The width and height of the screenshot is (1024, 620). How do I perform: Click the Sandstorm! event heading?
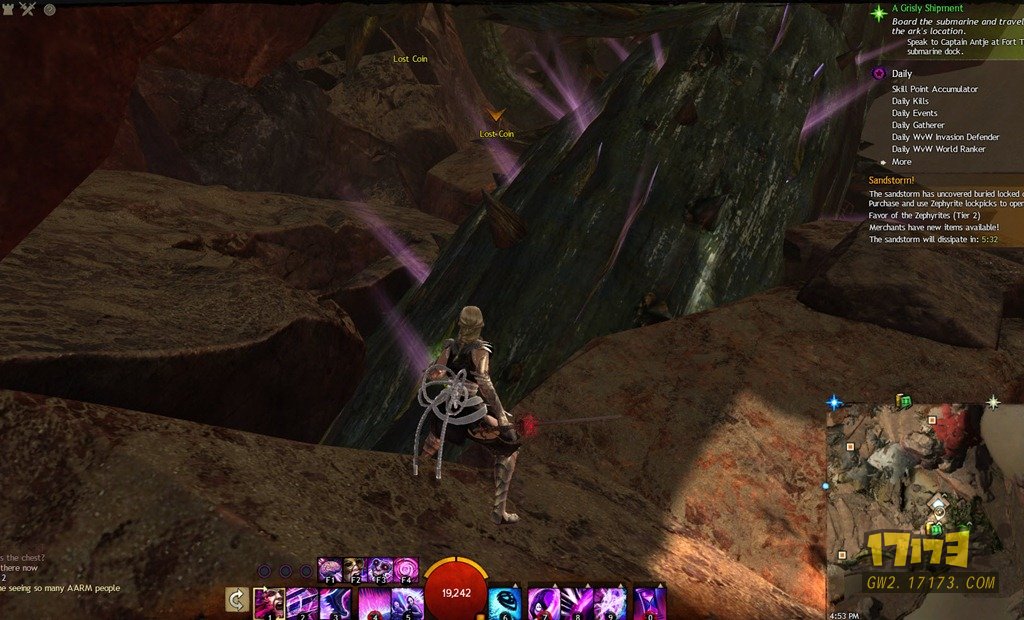893,180
